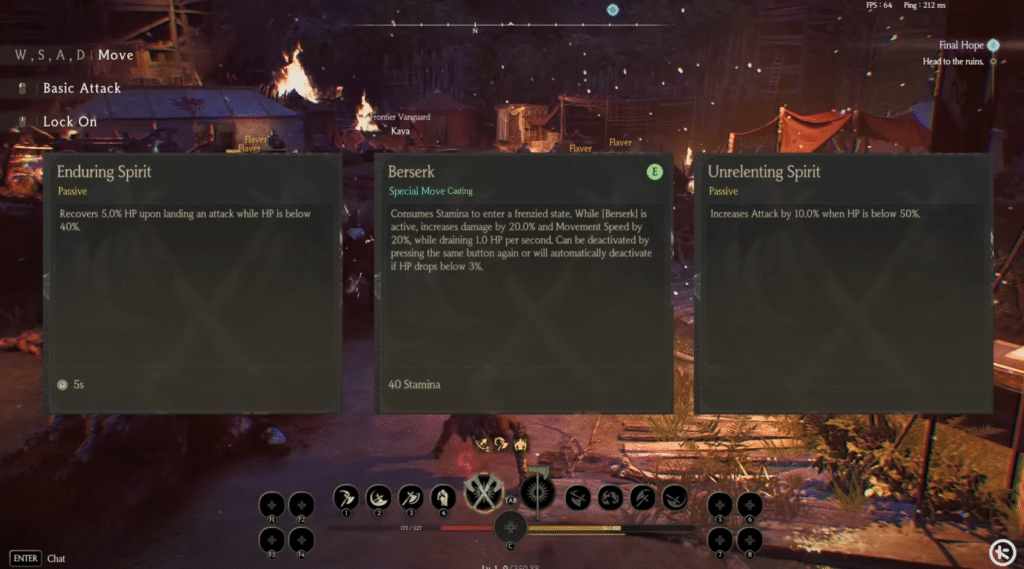
Task: Activate the skill in hotbar slot 4
Action: [x=443, y=496]
